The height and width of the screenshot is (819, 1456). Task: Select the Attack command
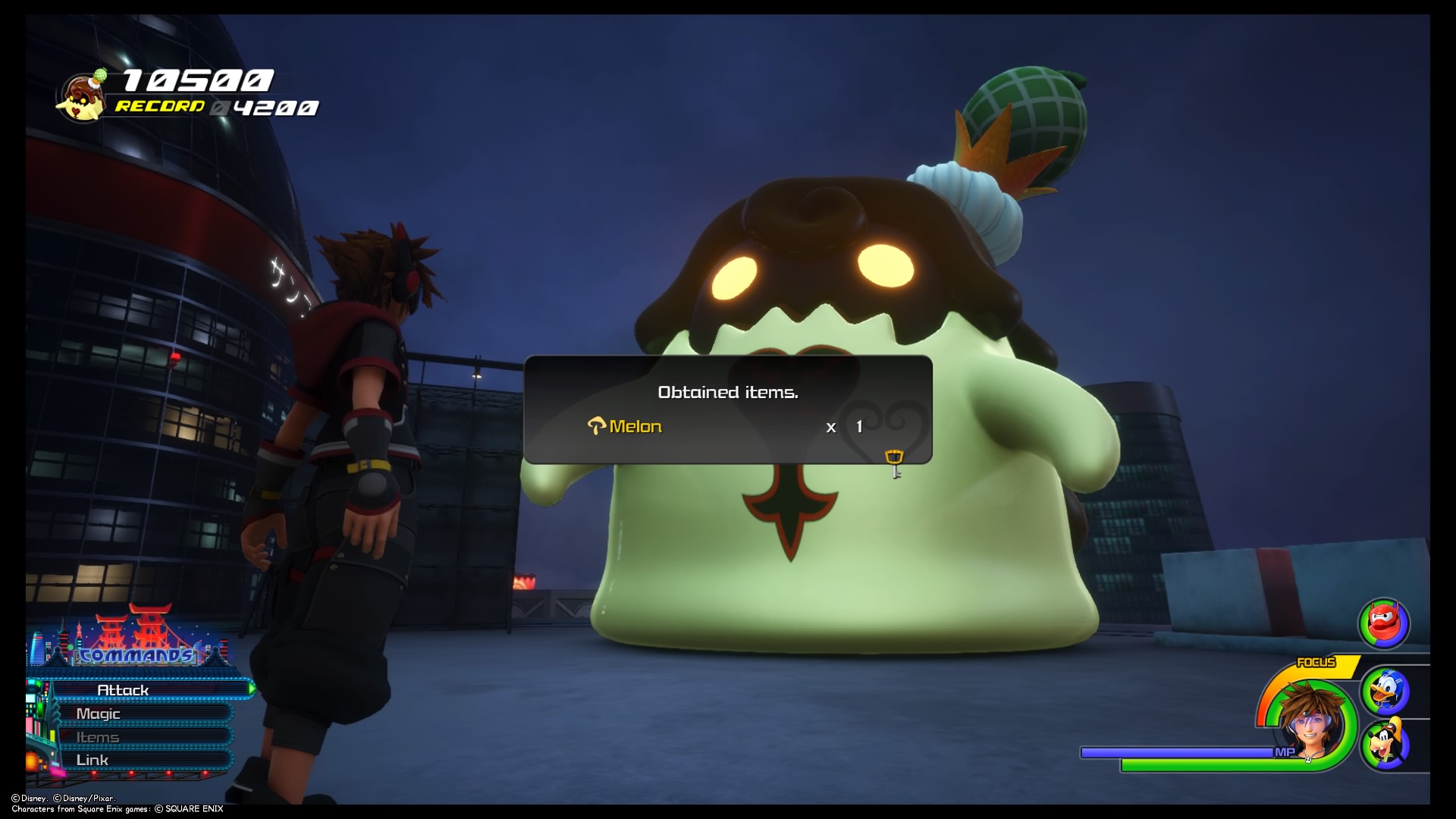pyautogui.click(x=122, y=690)
